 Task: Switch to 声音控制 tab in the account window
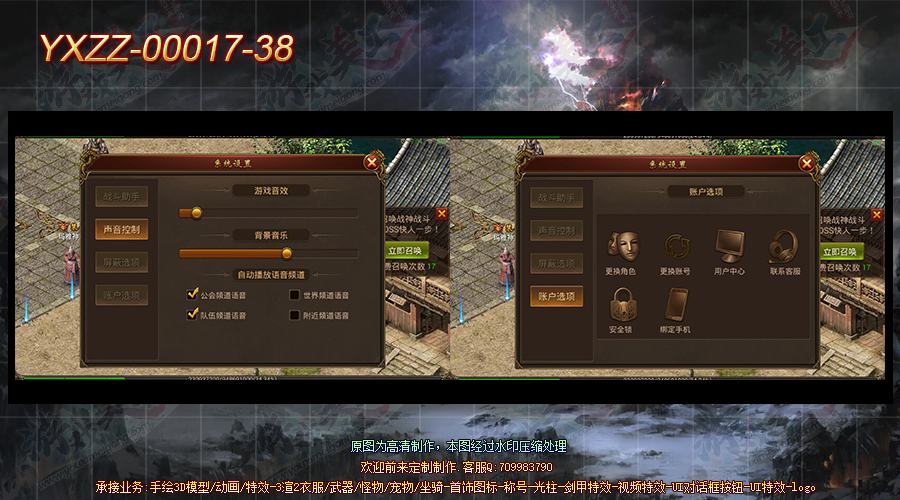tap(556, 230)
